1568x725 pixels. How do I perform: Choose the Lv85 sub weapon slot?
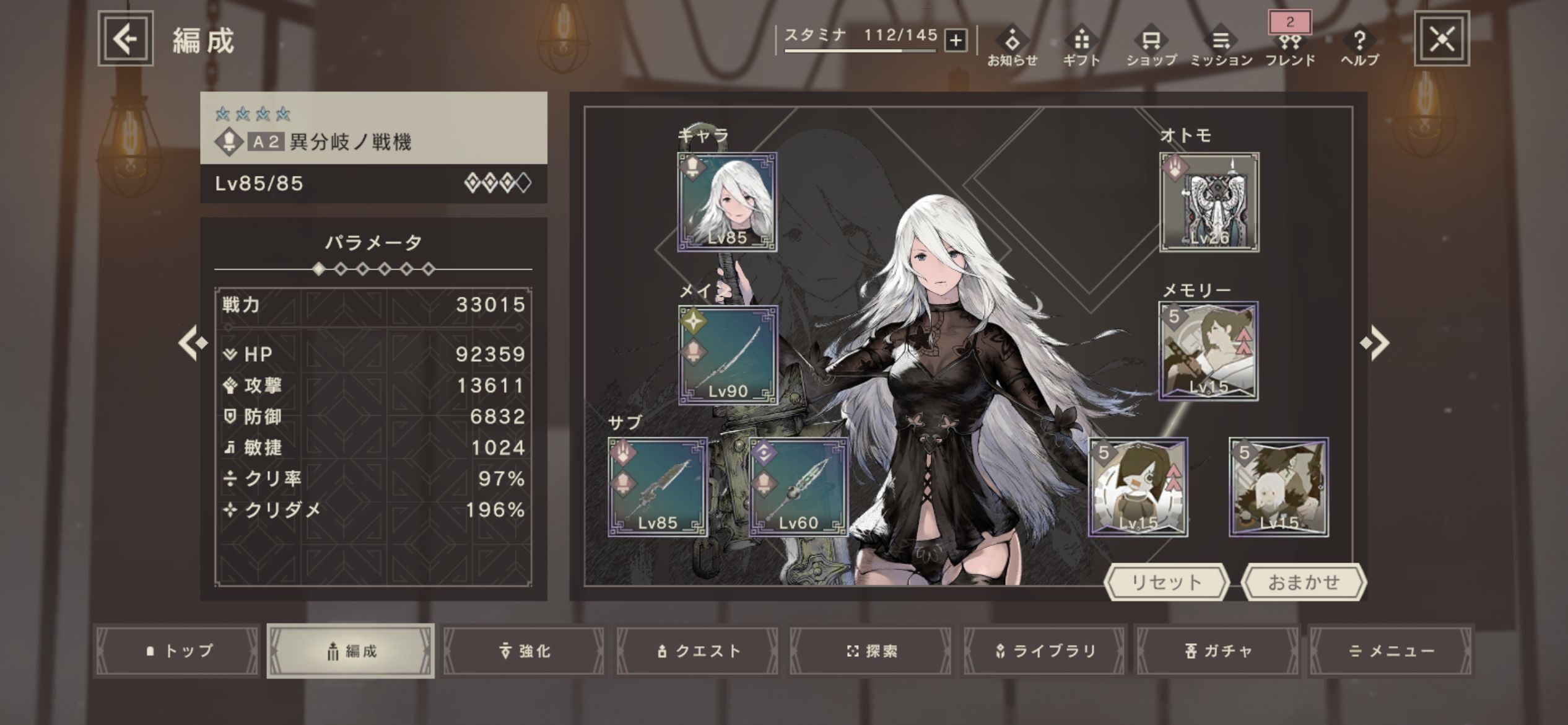(x=658, y=487)
